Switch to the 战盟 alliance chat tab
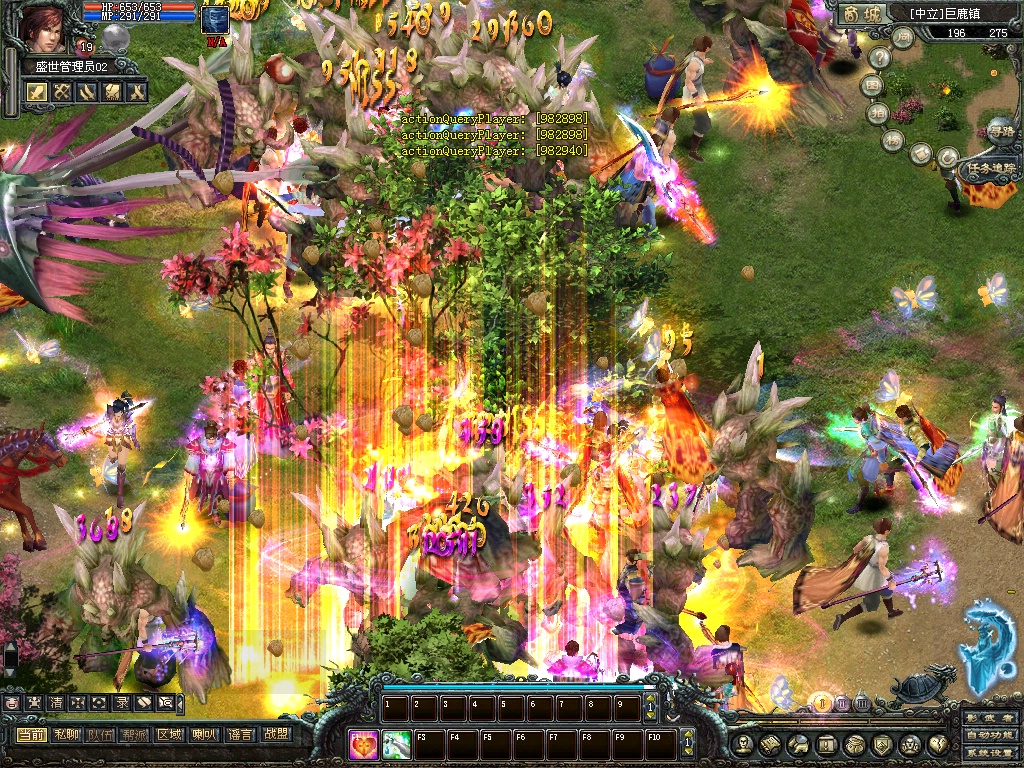Viewport: 1024px width, 768px height. [275, 734]
